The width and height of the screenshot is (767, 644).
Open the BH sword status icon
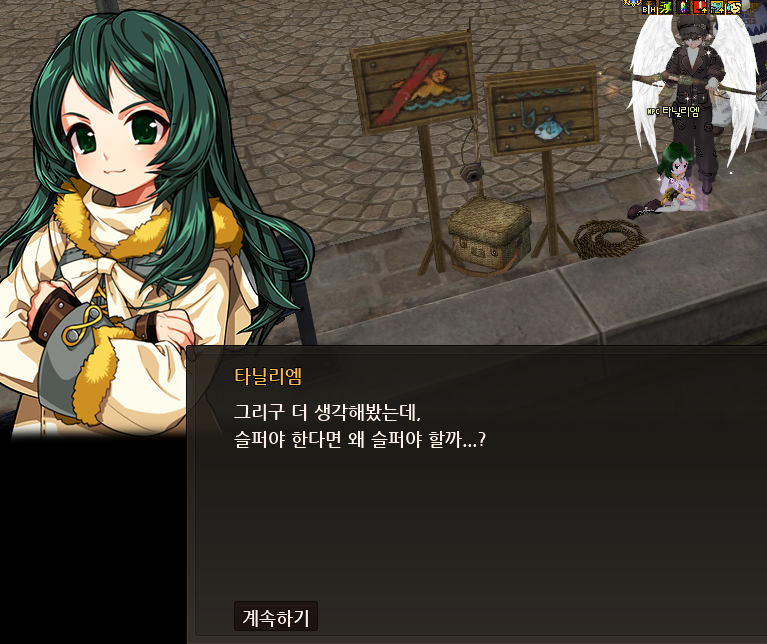coord(649,7)
